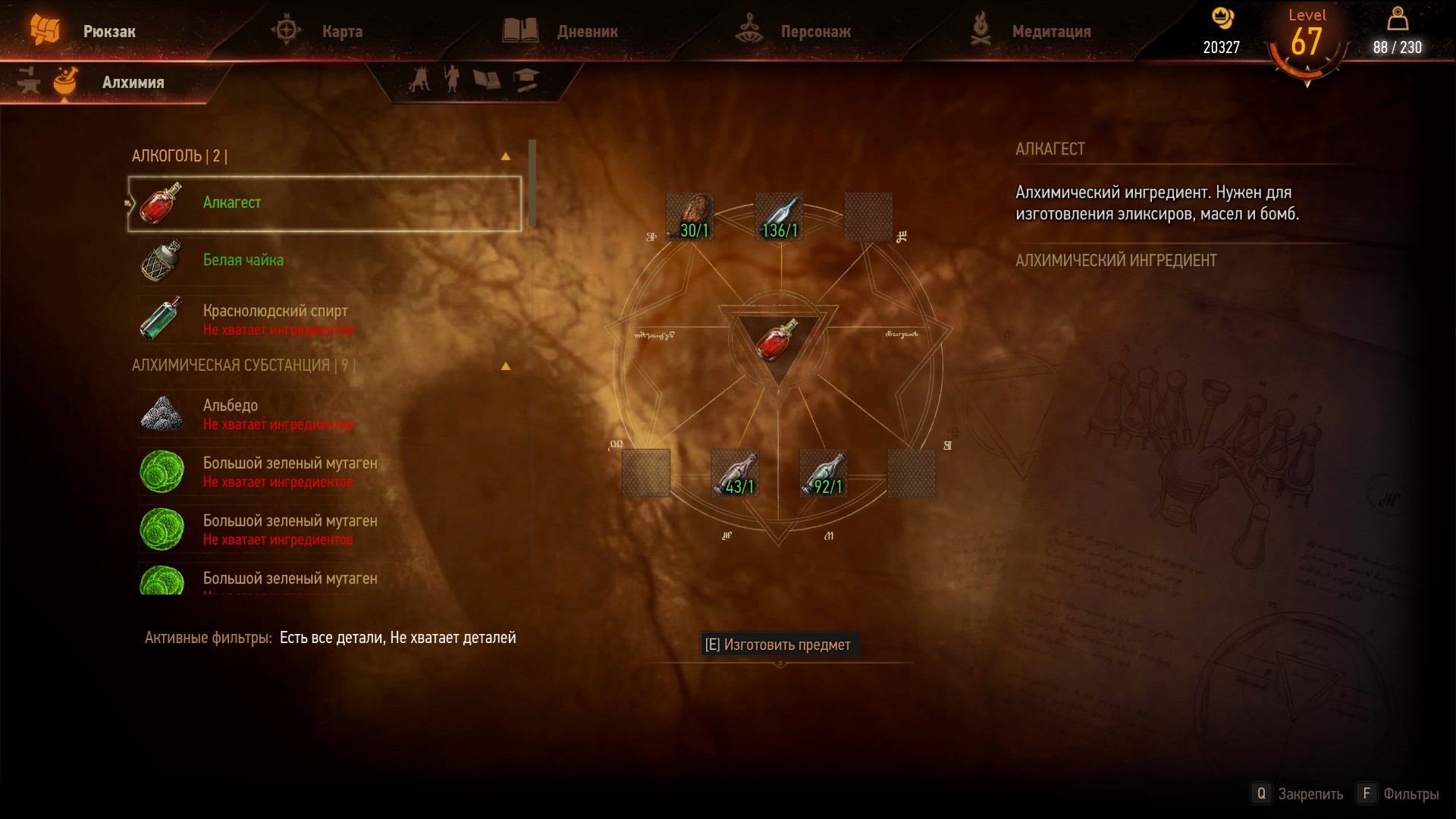The width and height of the screenshot is (1456, 819).
Task: Switch to the anvil crafting sub-tab
Action: pos(28,81)
